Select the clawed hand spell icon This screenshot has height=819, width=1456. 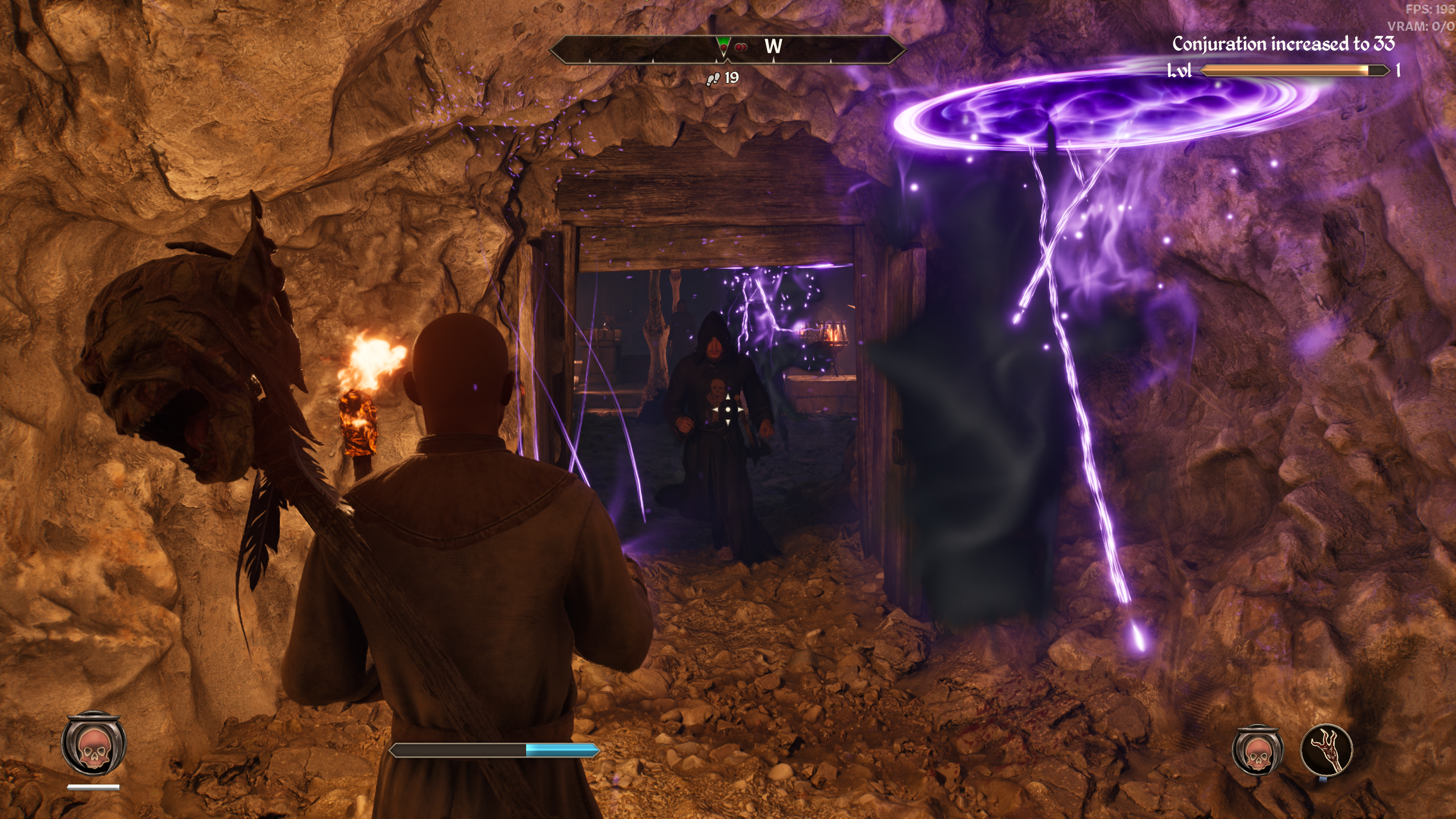tap(1326, 750)
